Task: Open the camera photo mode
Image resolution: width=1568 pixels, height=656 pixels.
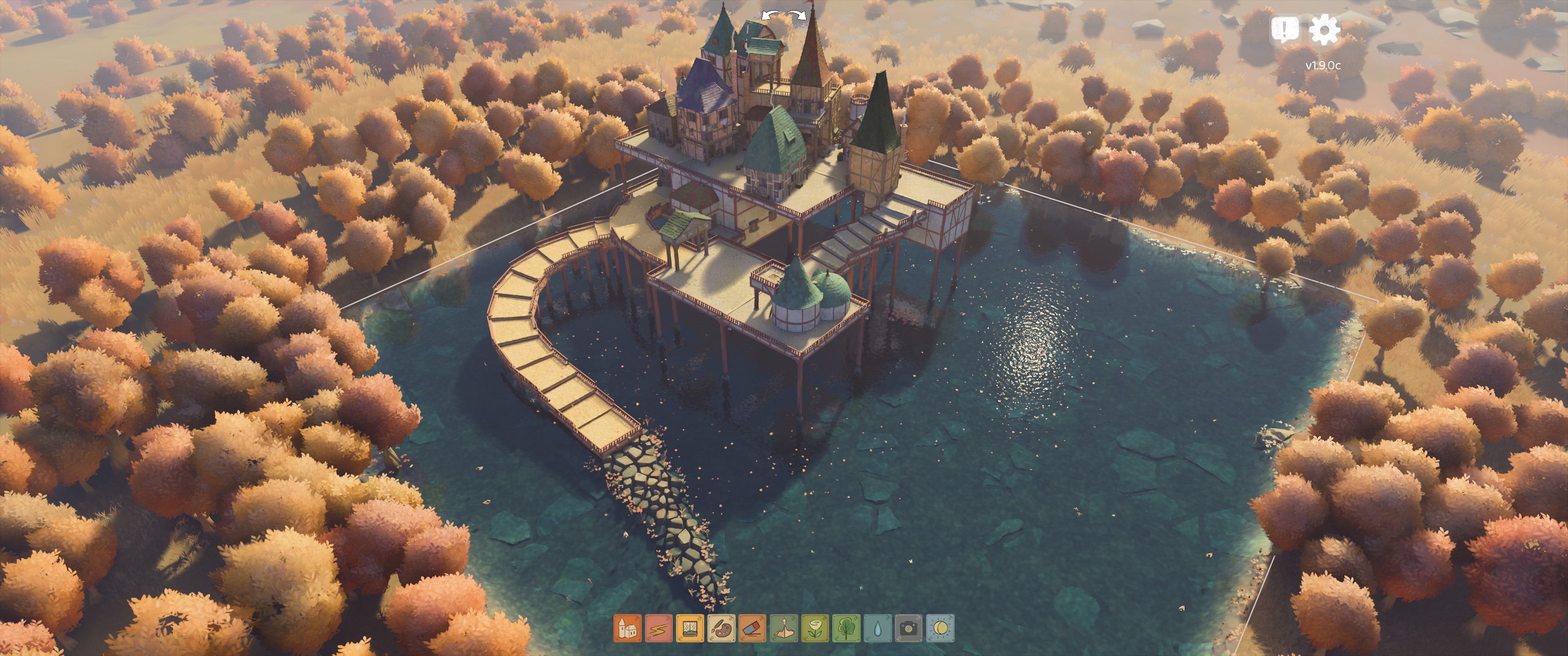Action: (x=909, y=627)
